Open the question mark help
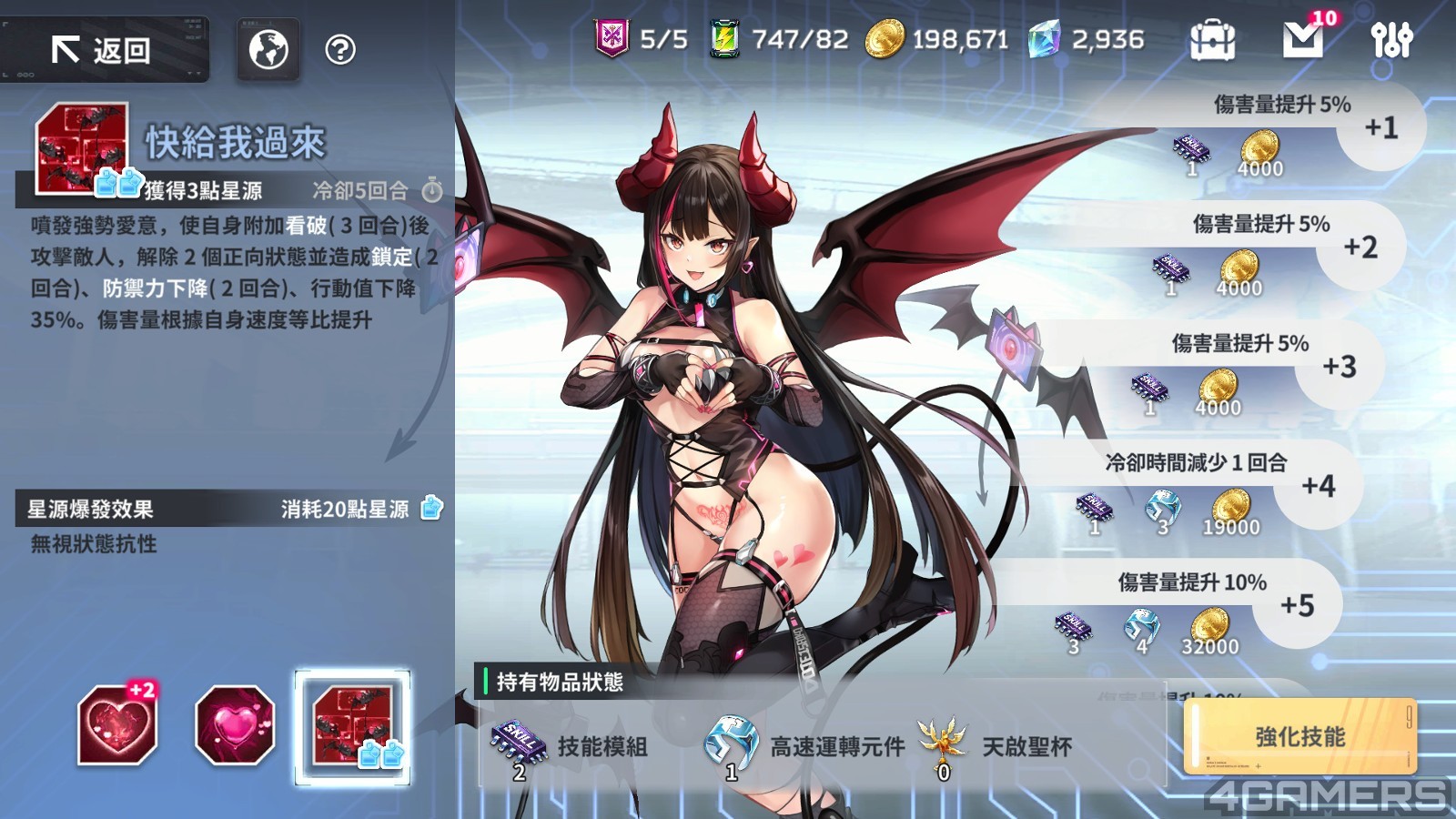1456x819 pixels. [x=340, y=50]
